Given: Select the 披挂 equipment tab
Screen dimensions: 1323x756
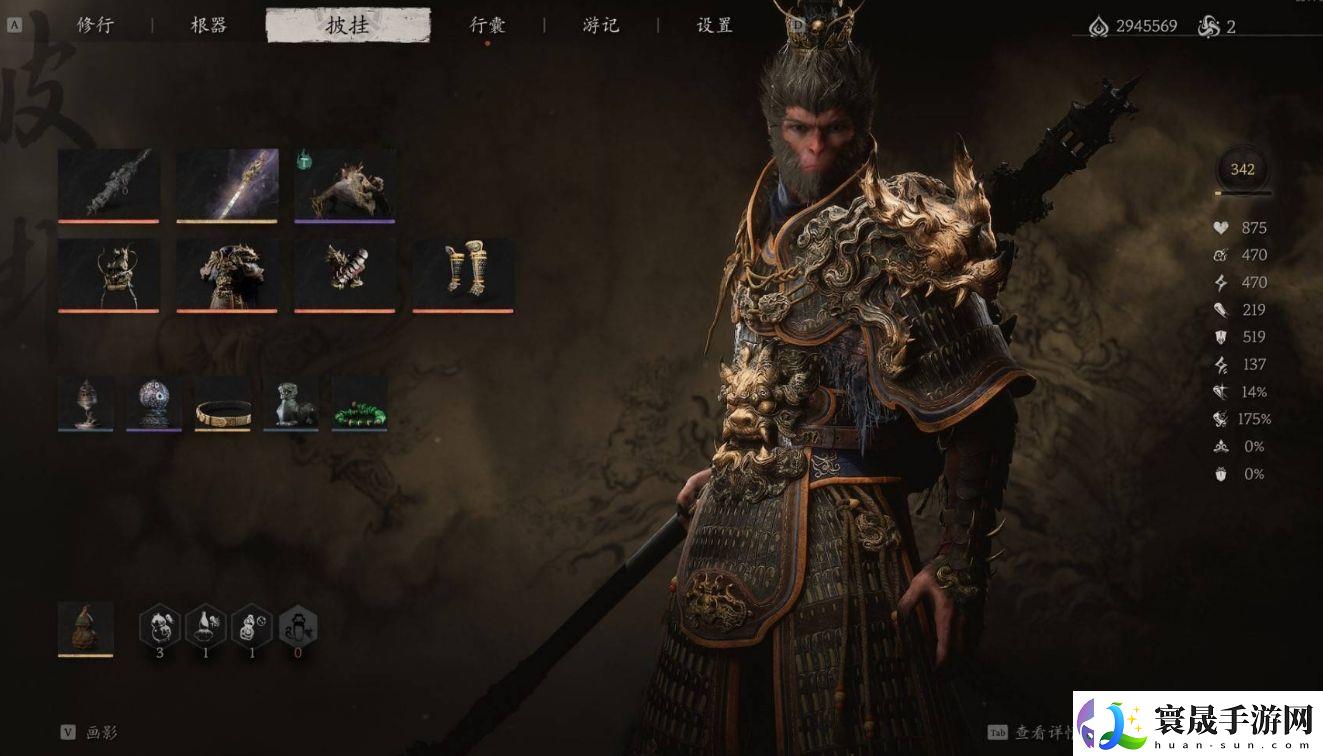Looking at the screenshot, I should pos(348,25).
